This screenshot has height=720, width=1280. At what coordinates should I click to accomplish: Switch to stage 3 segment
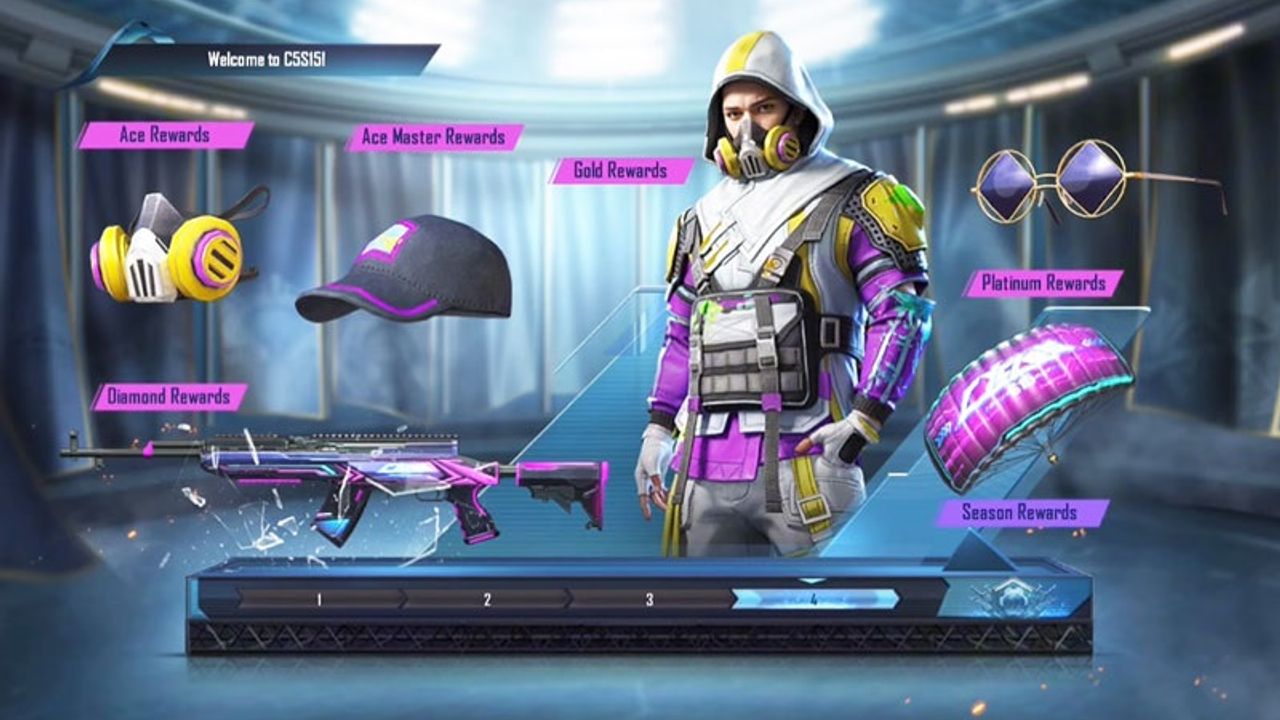[650, 599]
